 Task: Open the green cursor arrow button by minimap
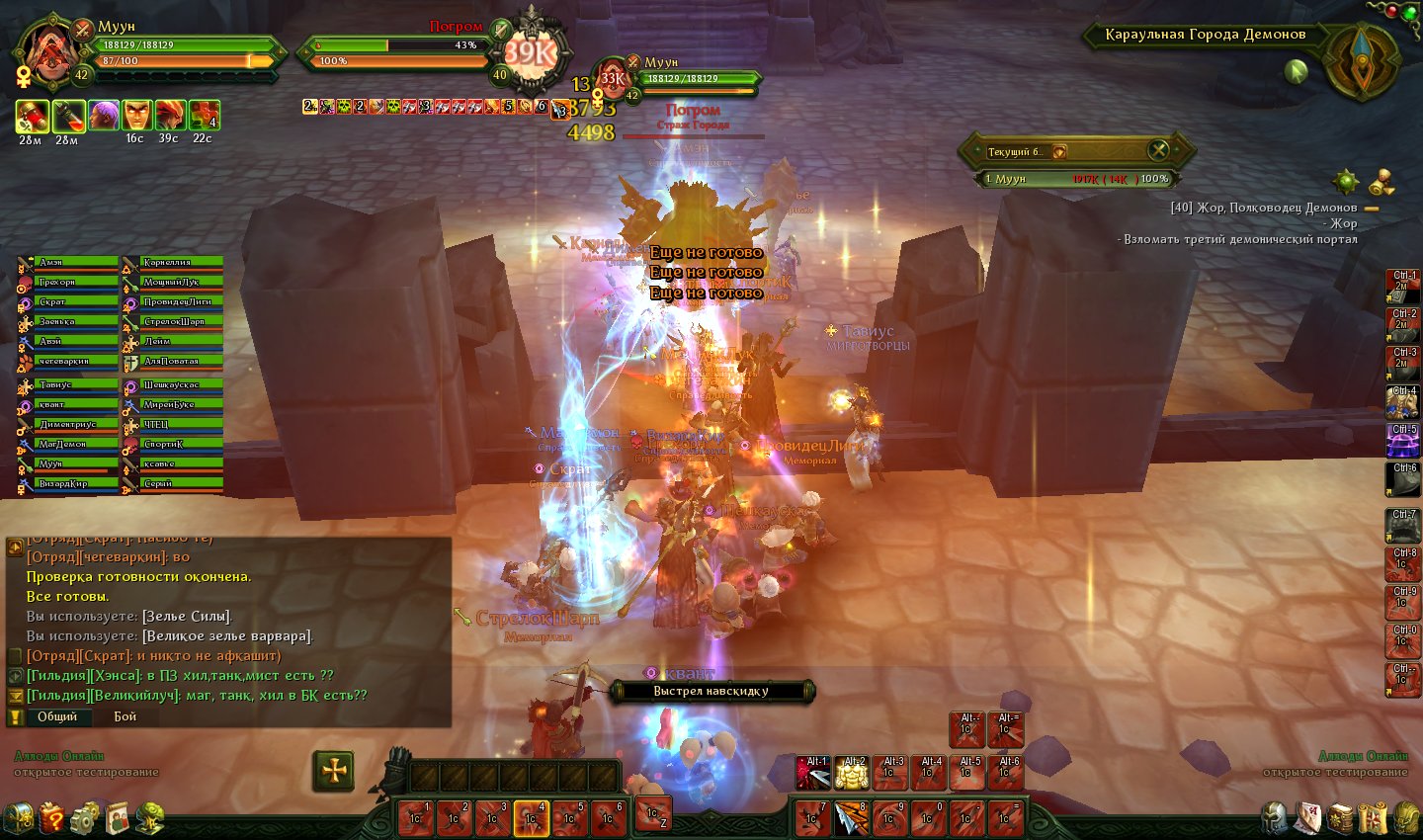click(1296, 70)
